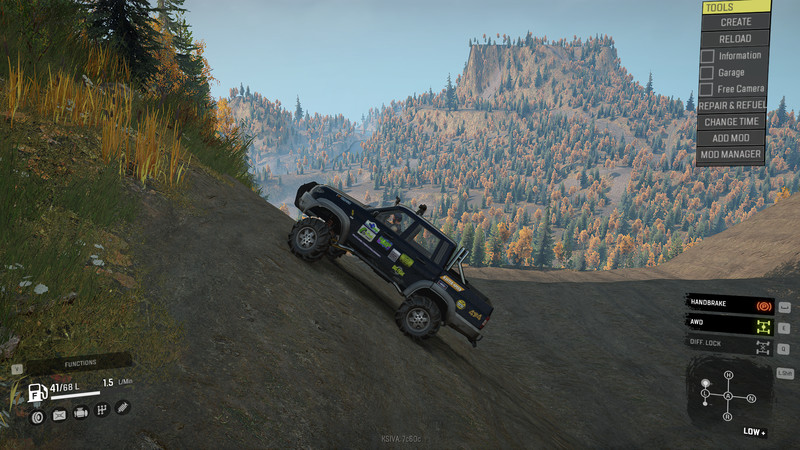Click the wheel damage status icon
Screen dimensions: 800x450
(x=37, y=414)
